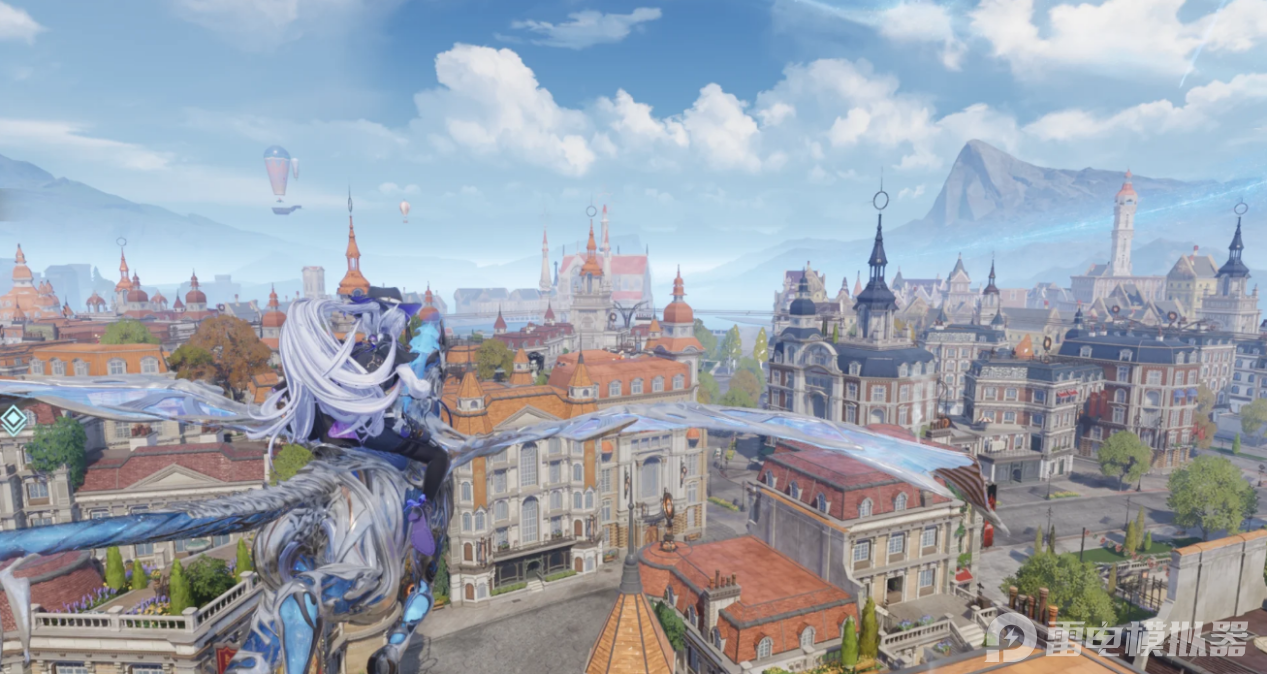1267x674 pixels.
Task: Click the cyan diamond waypoint marker
Action: pos(13,418)
